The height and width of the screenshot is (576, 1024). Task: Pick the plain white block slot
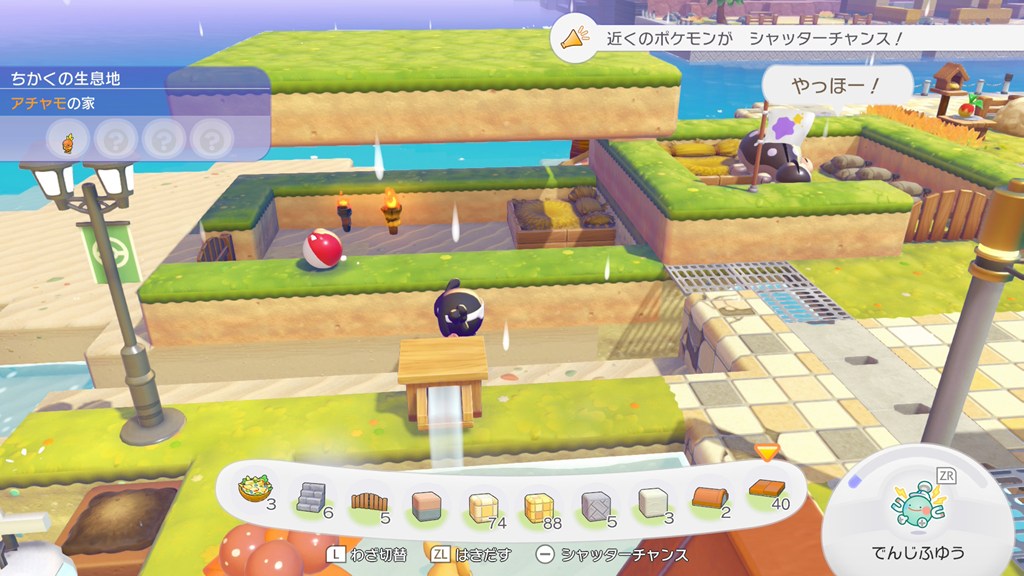654,502
